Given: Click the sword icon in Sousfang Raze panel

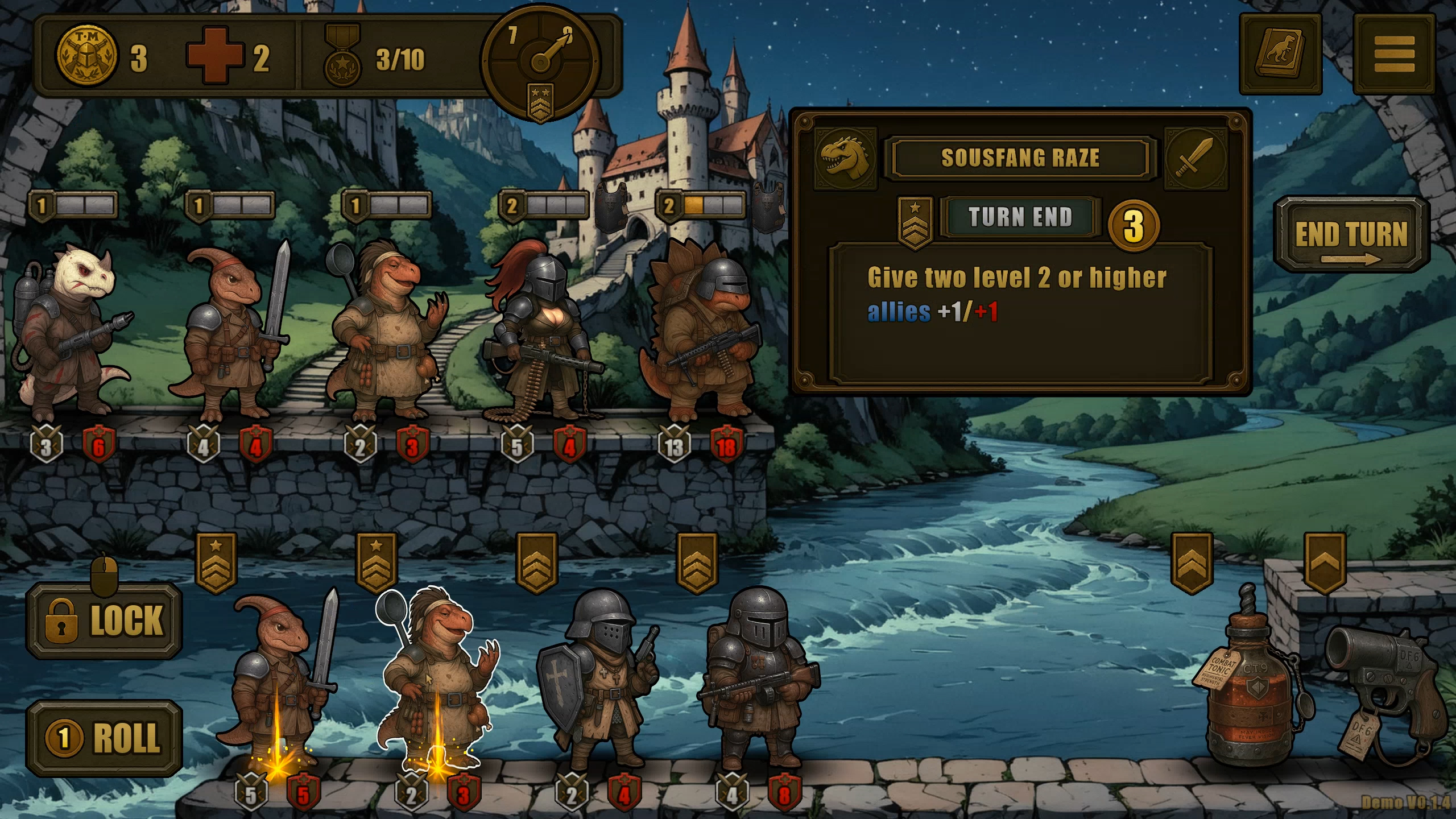Looking at the screenshot, I should click(x=1195, y=158).
